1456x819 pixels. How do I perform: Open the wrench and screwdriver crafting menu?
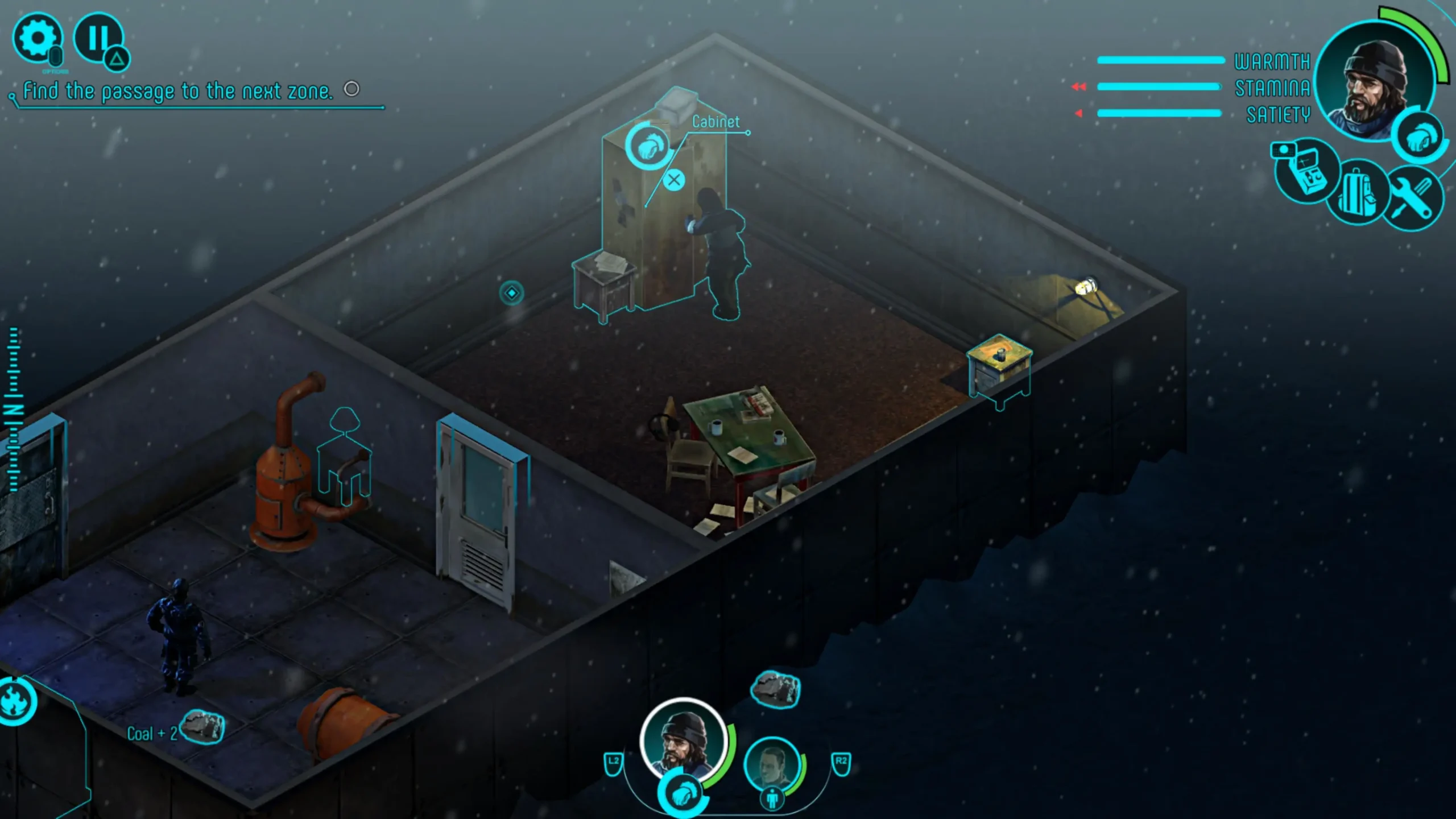pos(1414,197)
